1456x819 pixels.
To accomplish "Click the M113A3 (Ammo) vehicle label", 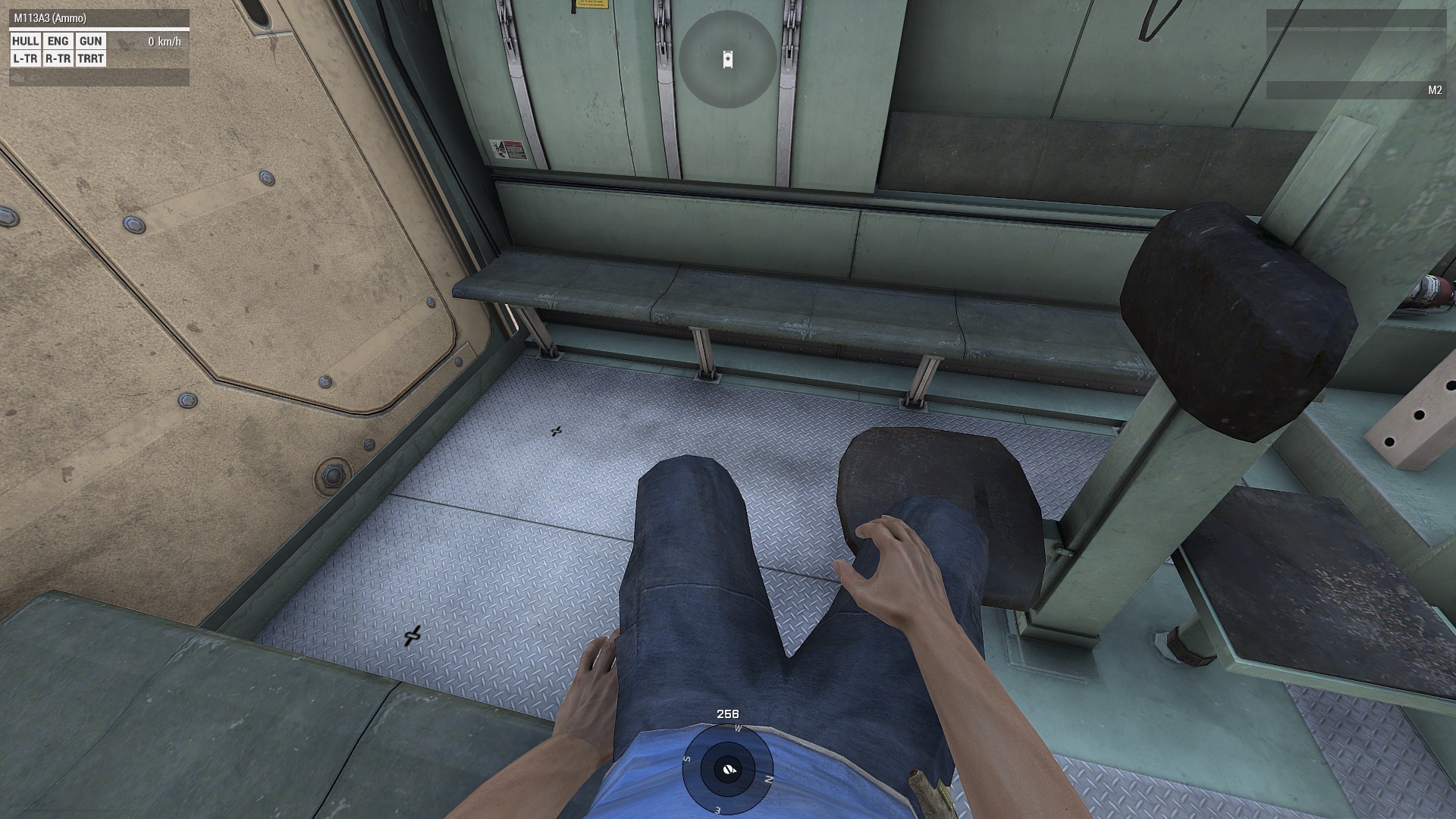I will point(50,18).
